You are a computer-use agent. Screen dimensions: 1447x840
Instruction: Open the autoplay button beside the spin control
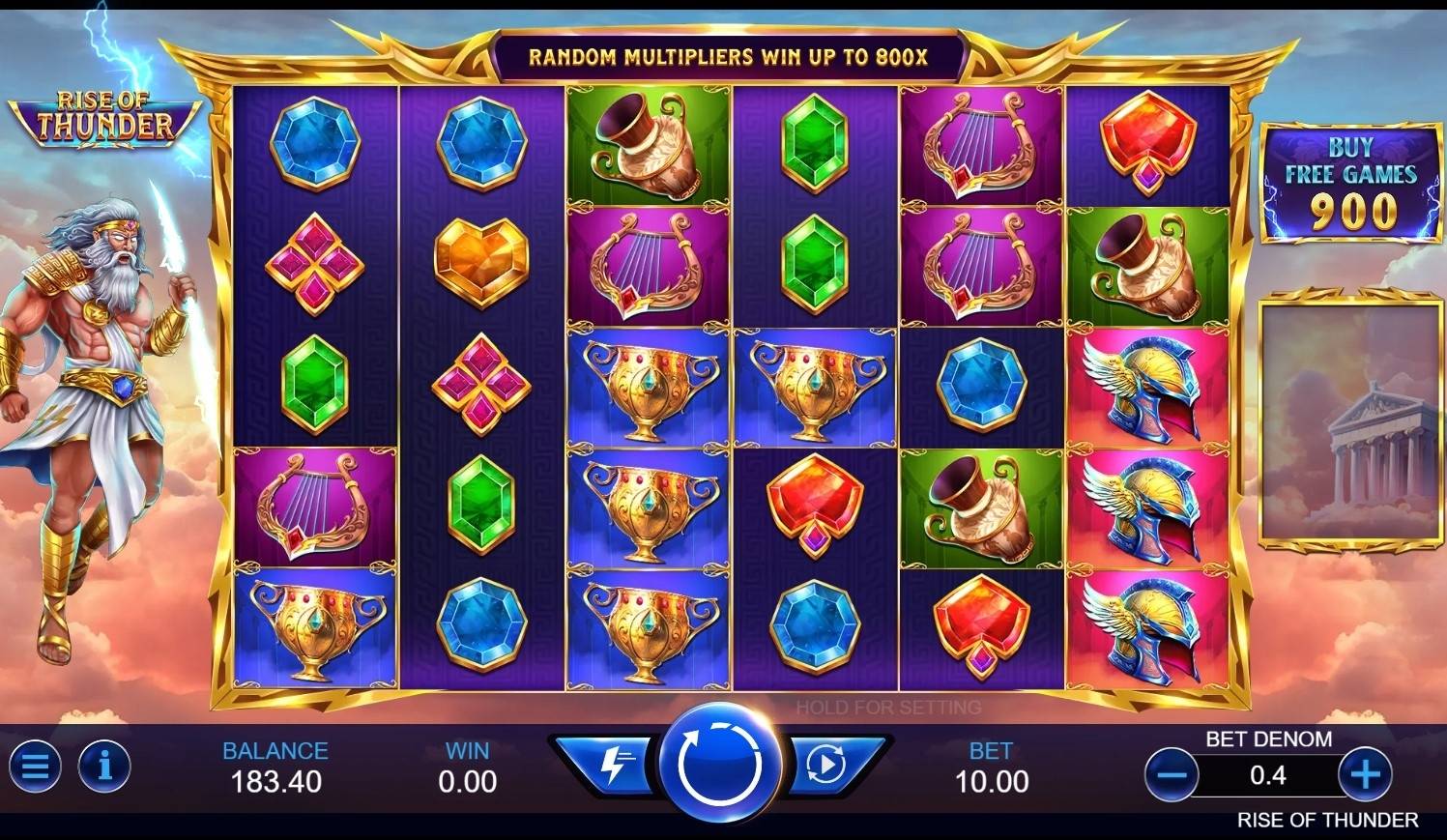click(827, 765)
